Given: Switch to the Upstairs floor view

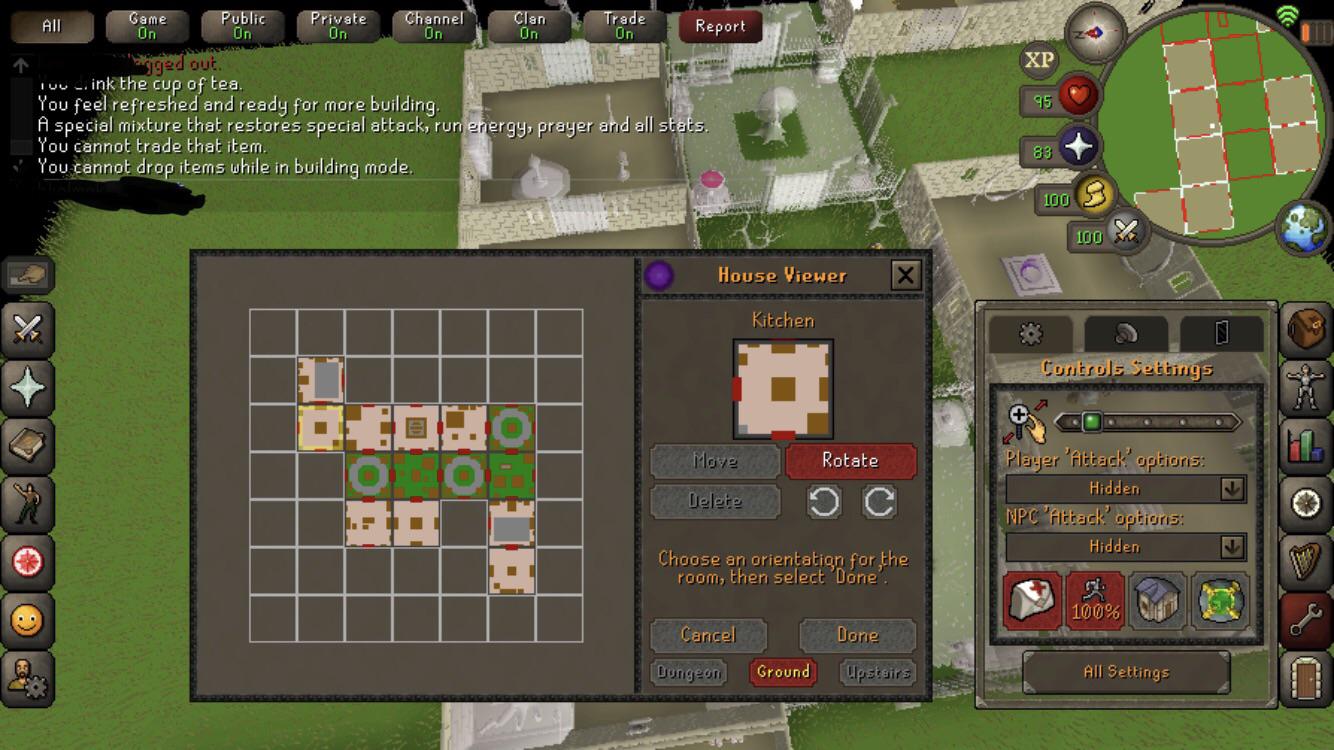Looking at the screenshot, I should click(x=877, y=672).
